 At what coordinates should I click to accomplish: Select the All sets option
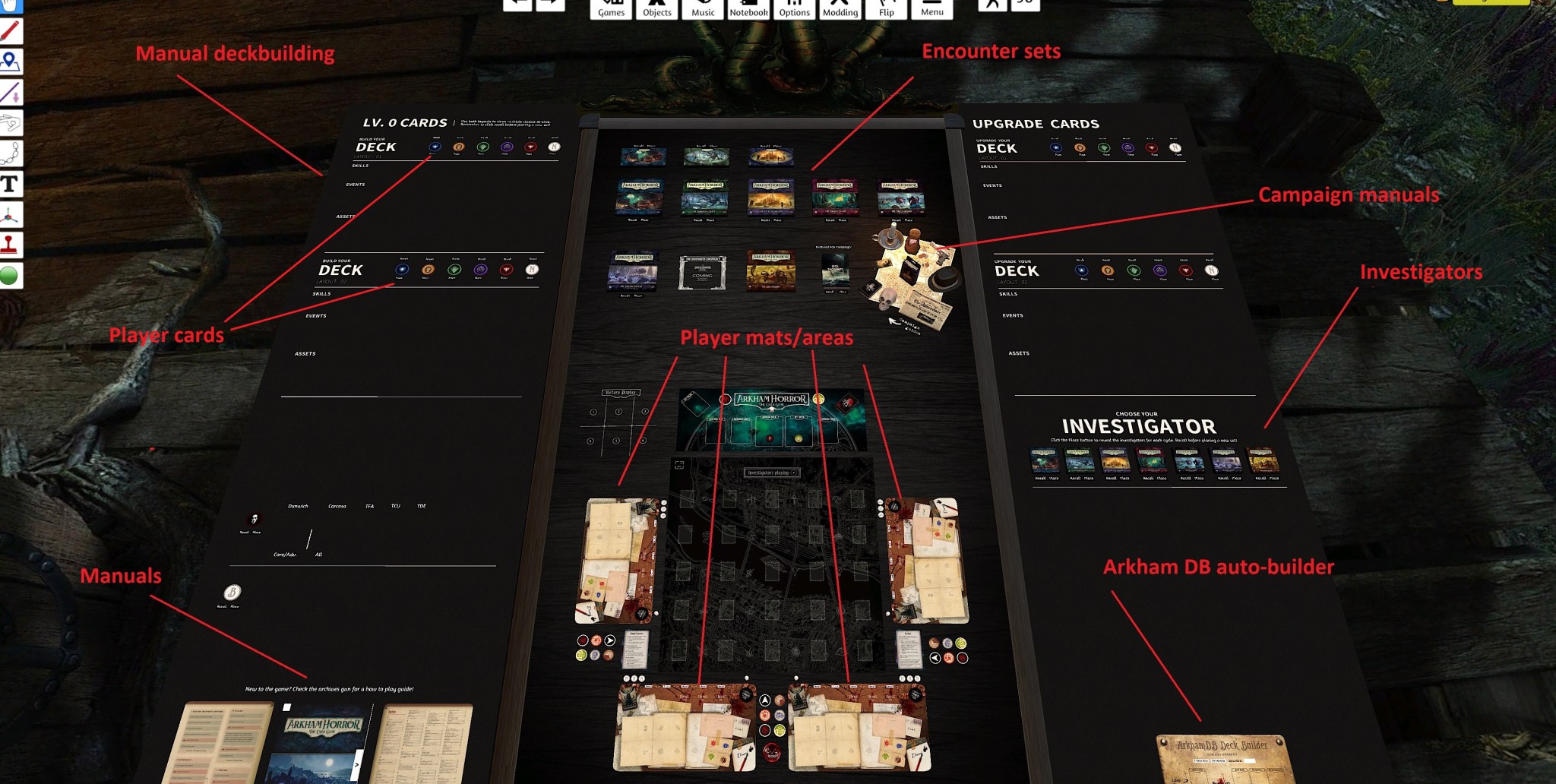[x=318, y=555]
